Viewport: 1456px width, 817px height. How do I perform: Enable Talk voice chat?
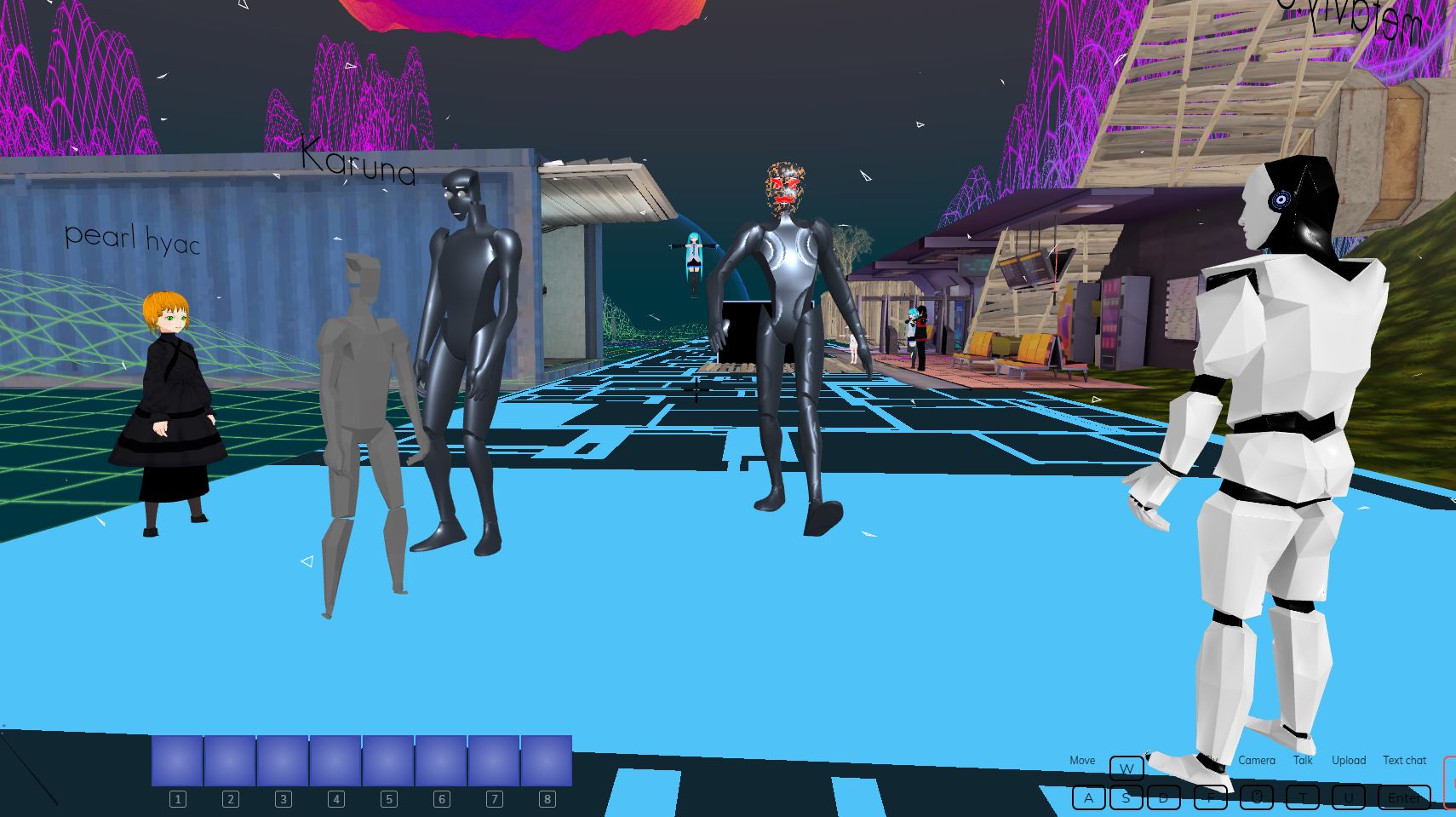(1302, 760)
